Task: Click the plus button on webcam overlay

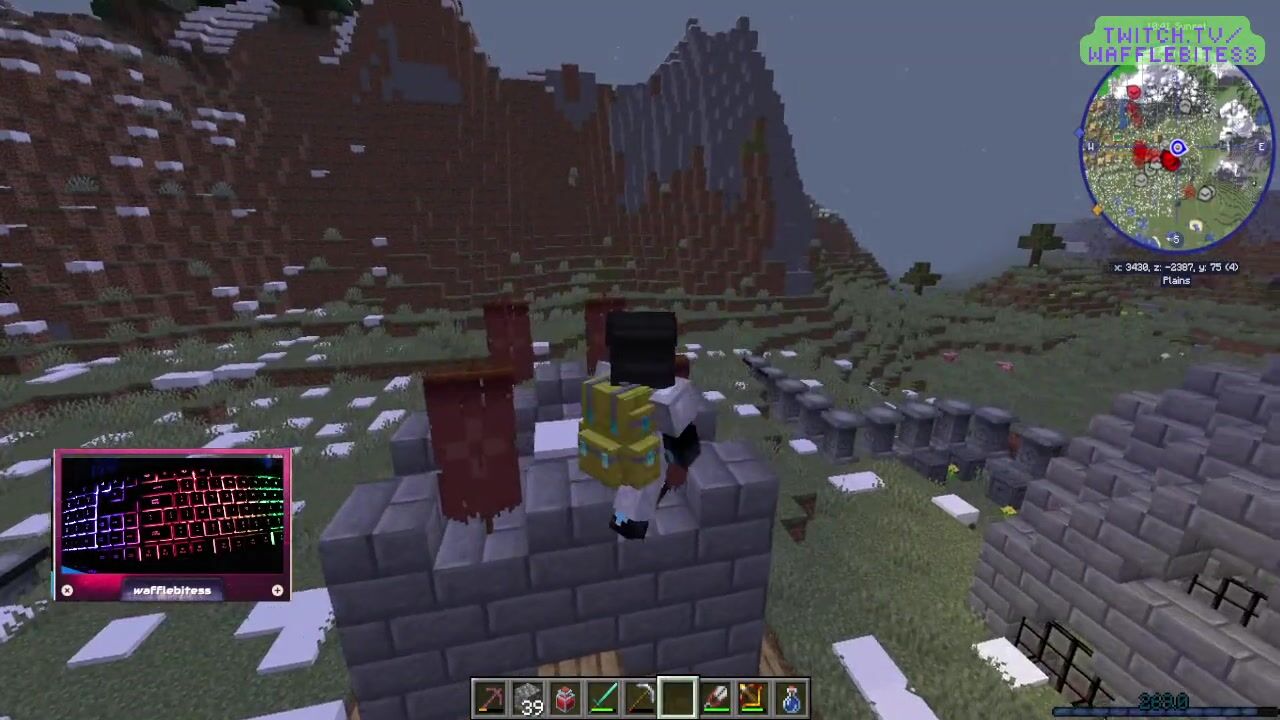Action: (x=277, y=590)
